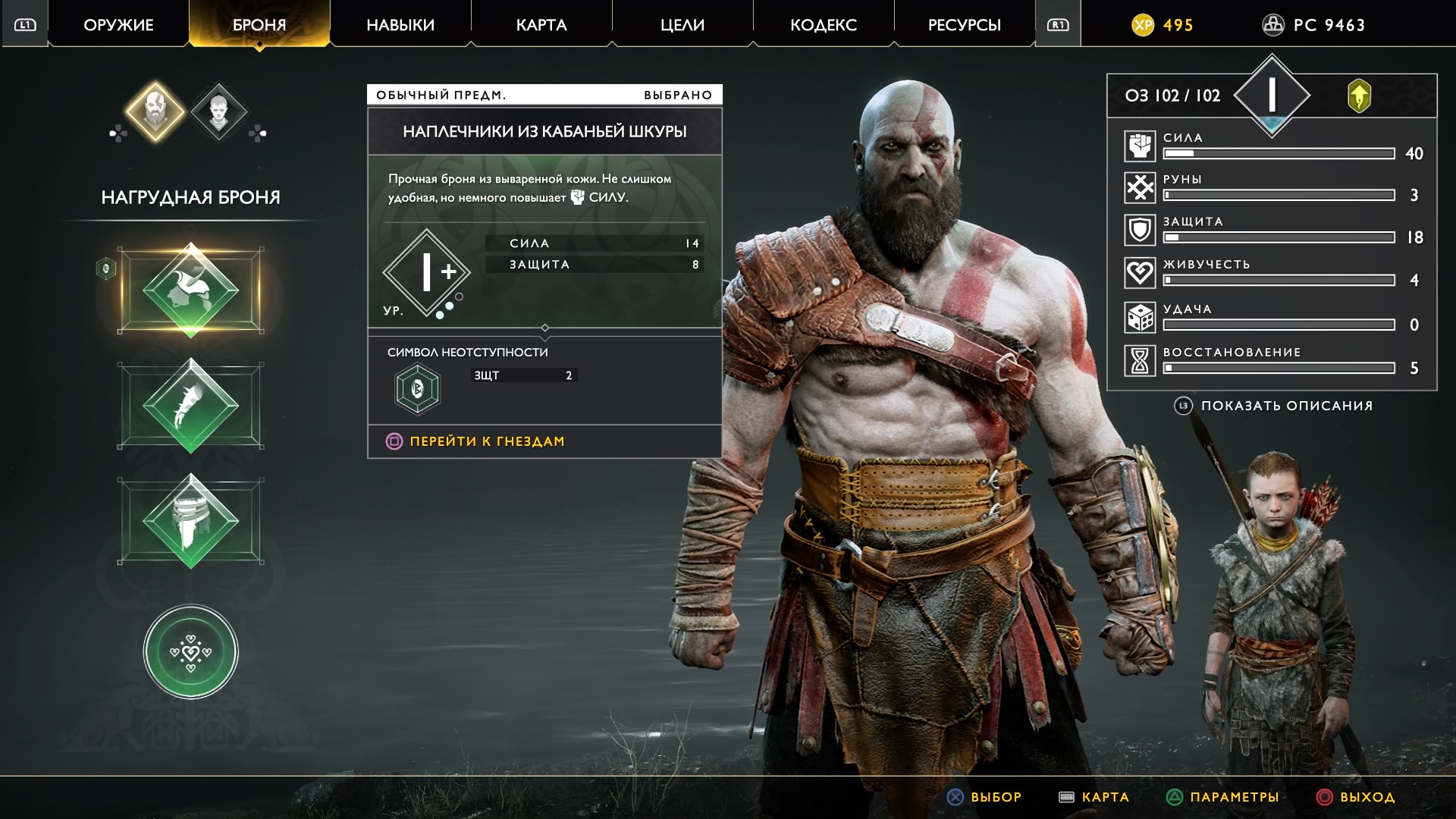The width and height of the screenshot is (1456, 819).
Task: Choose the Kratos character portrait
Action: point(155,111)
